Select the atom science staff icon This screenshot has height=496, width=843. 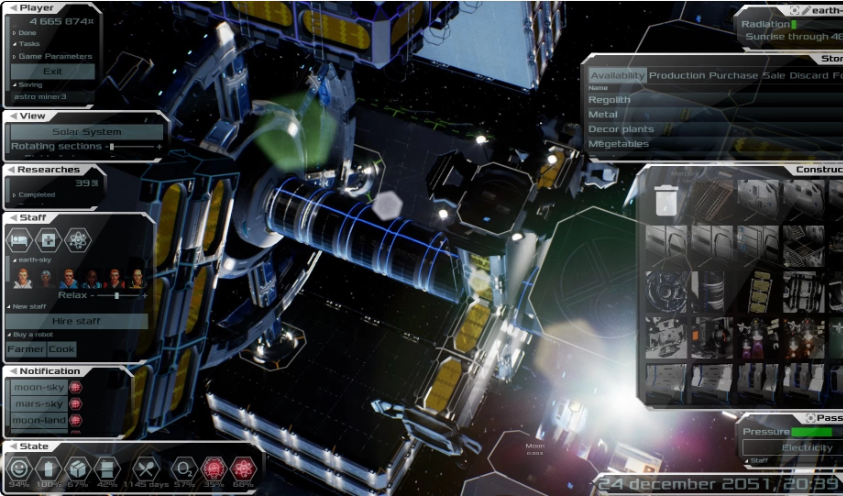coord(77,240)
